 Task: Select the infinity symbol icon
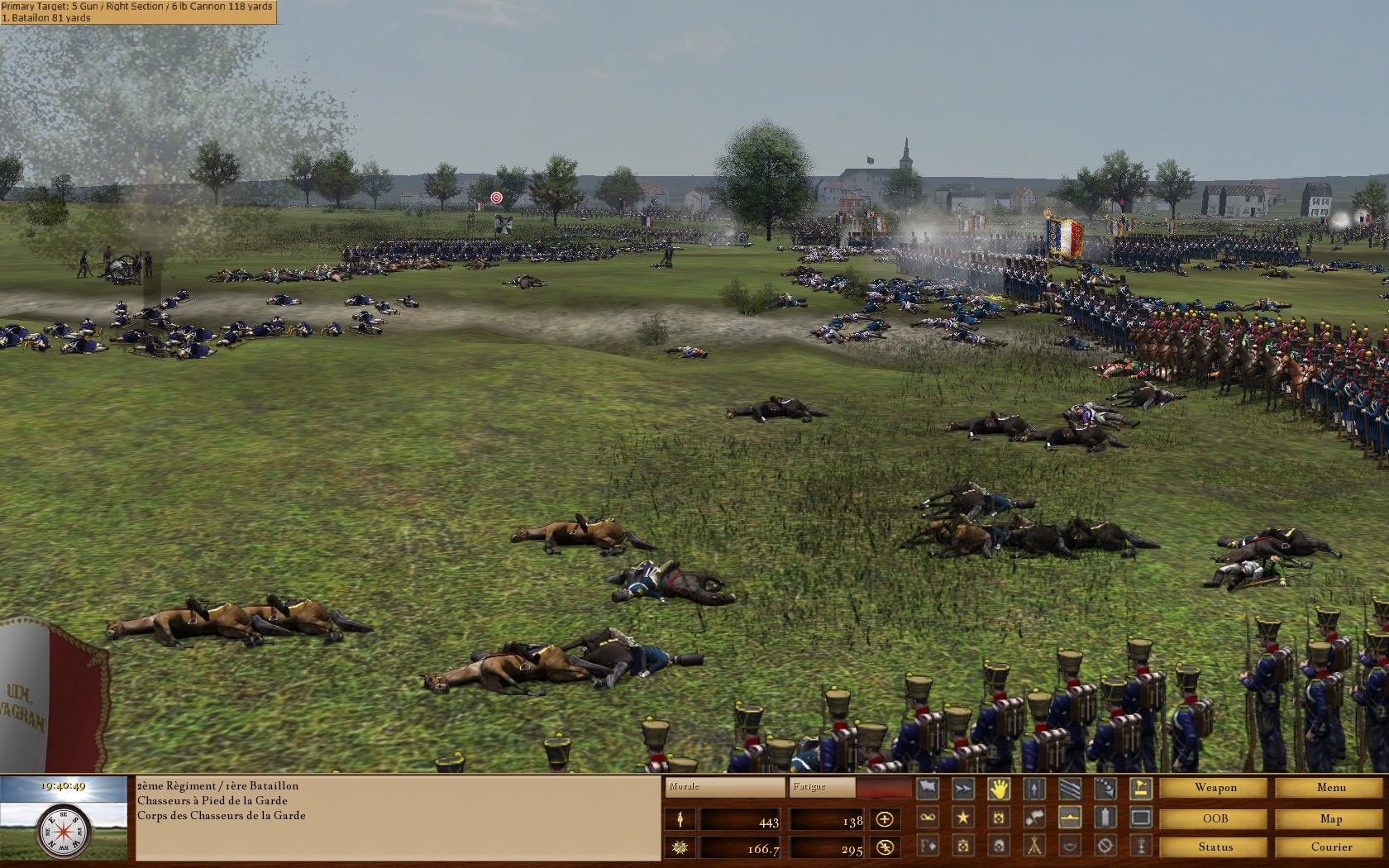point(927,817)
